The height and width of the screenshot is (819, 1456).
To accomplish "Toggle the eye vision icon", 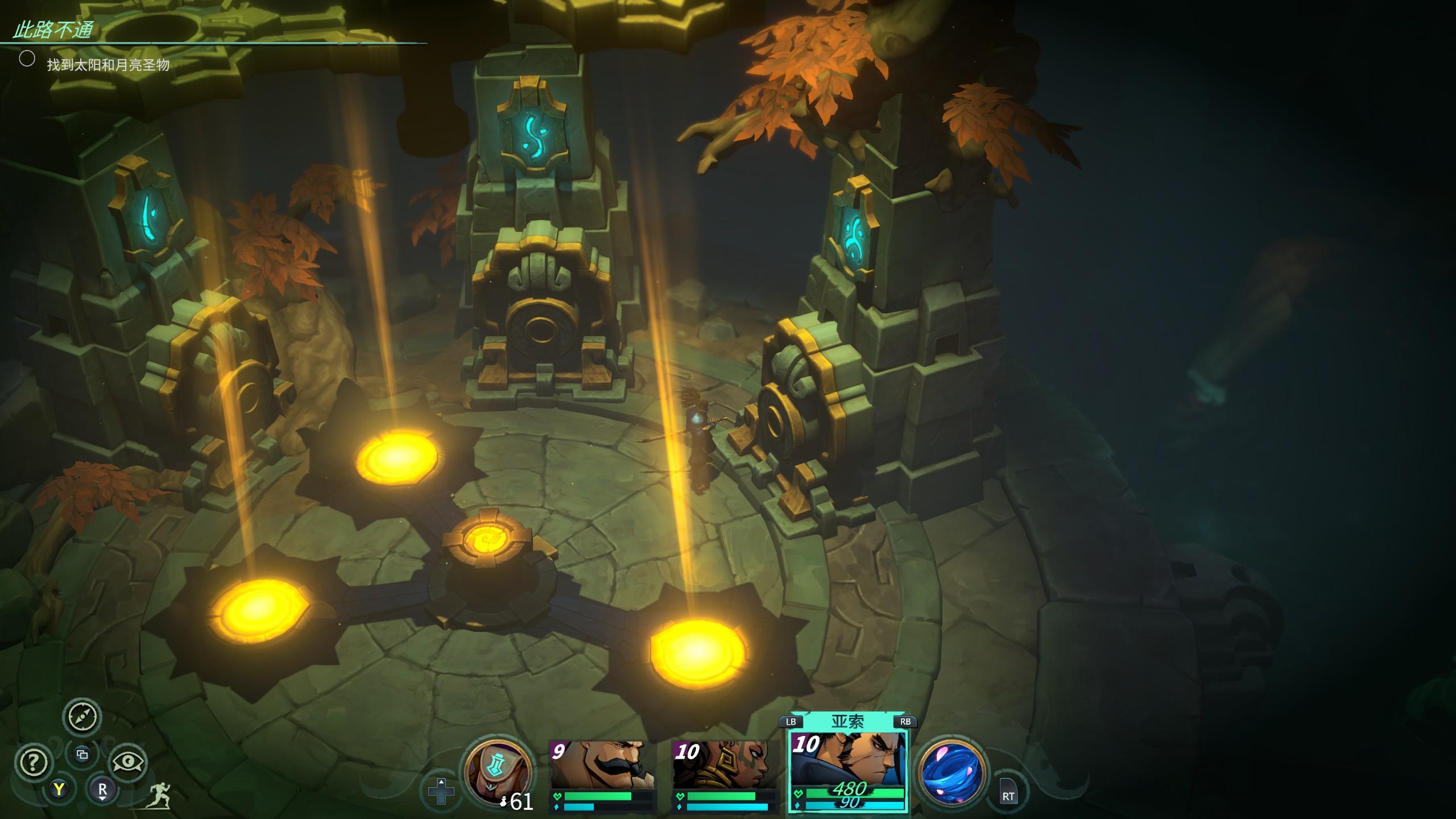I will (x=128, y=762).
